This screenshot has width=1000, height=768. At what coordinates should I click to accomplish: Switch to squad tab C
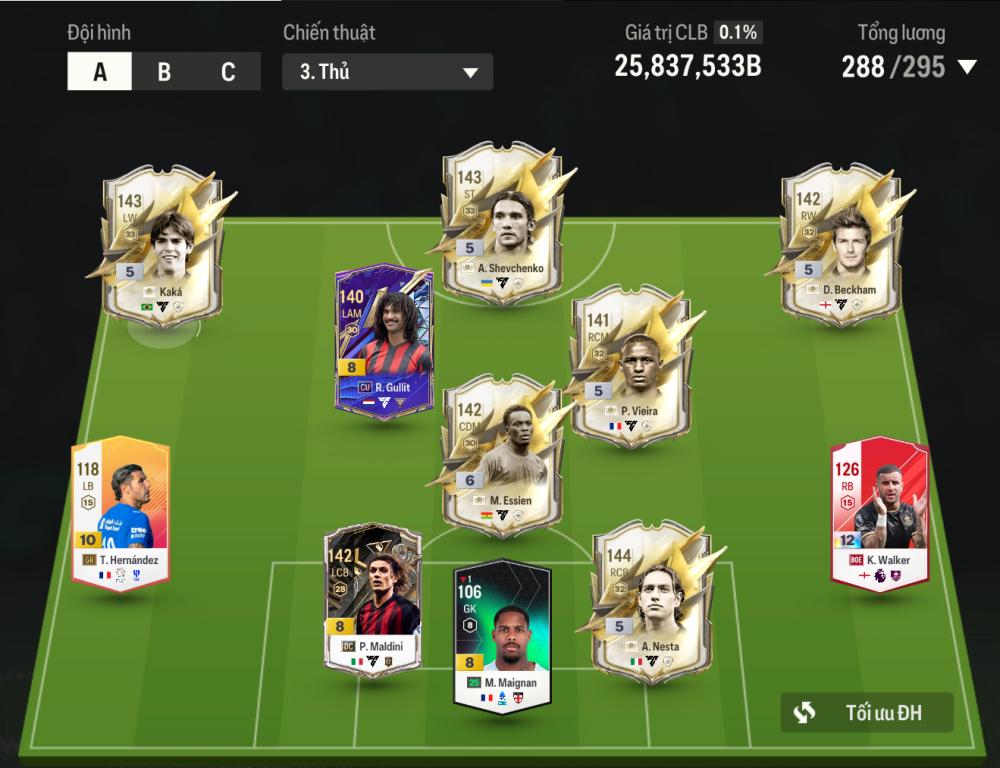click(x=228, y=72)
